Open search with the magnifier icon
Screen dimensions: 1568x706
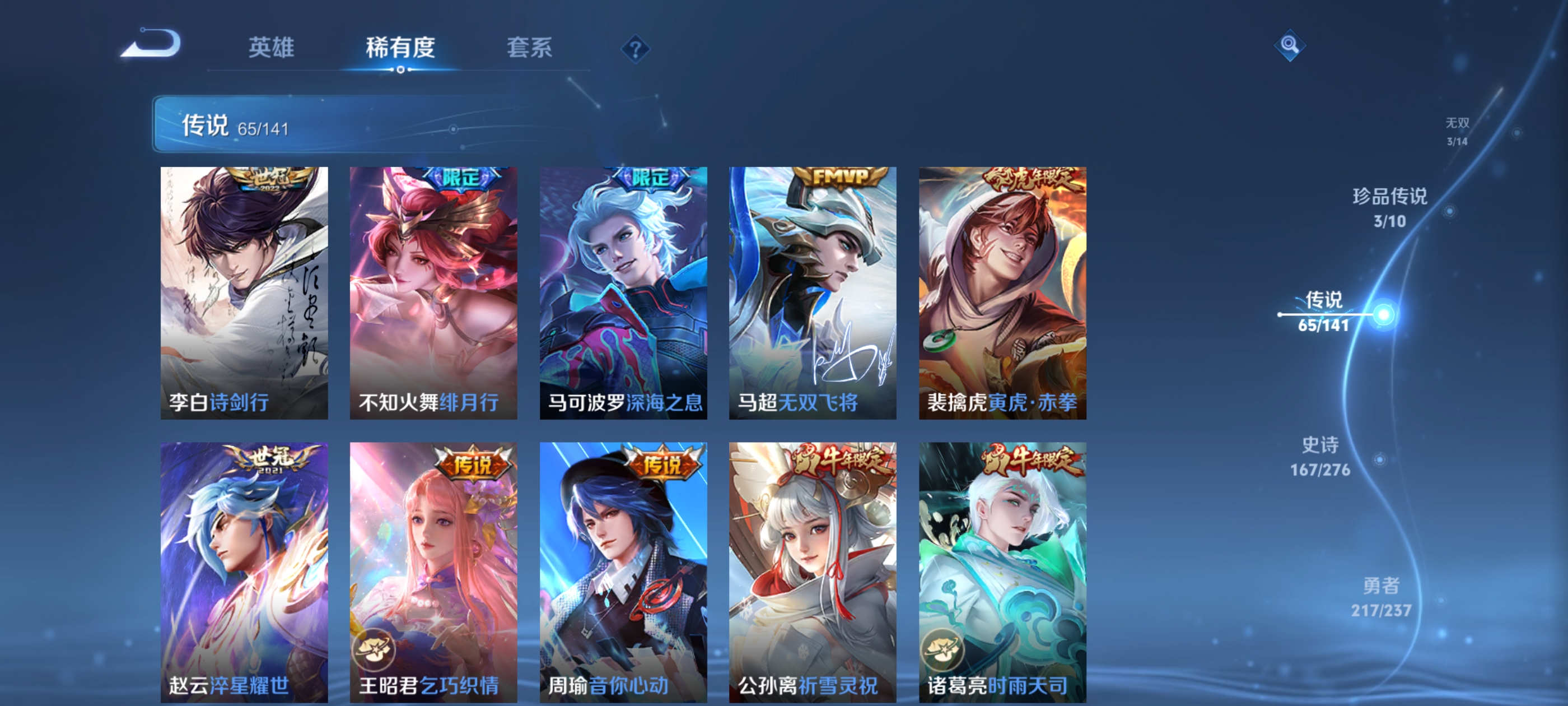[1290, 44]
